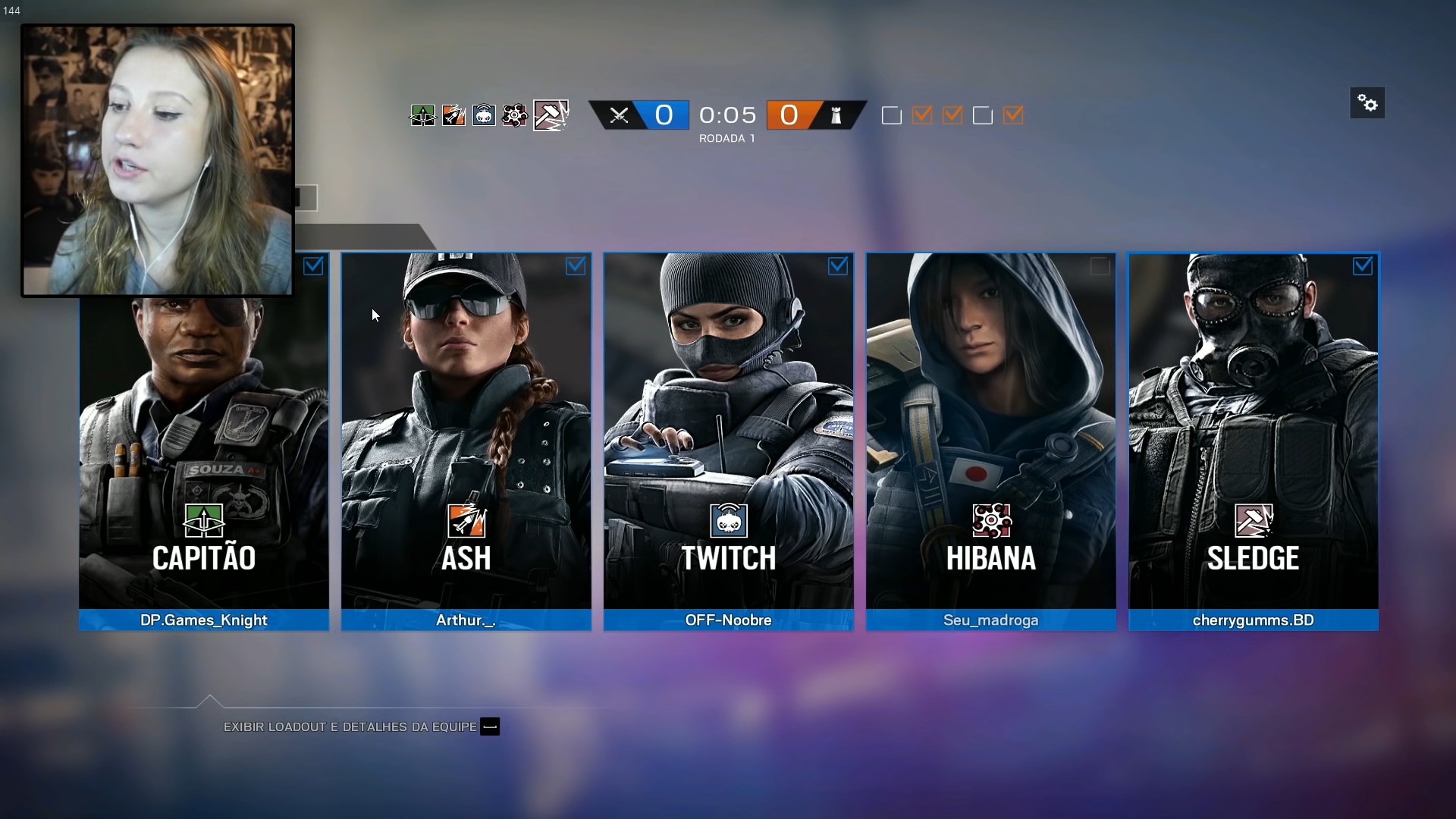The image size is (1456, 819).
Task: Click player name Arthur._.
Action: click(466, 620)
